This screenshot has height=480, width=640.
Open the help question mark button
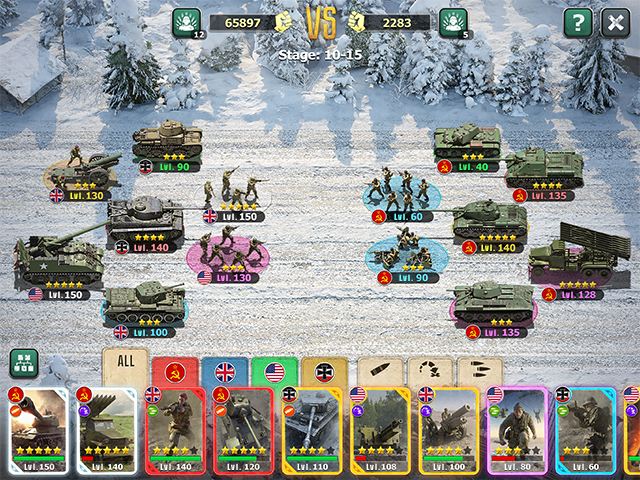[x=578, y=23]
